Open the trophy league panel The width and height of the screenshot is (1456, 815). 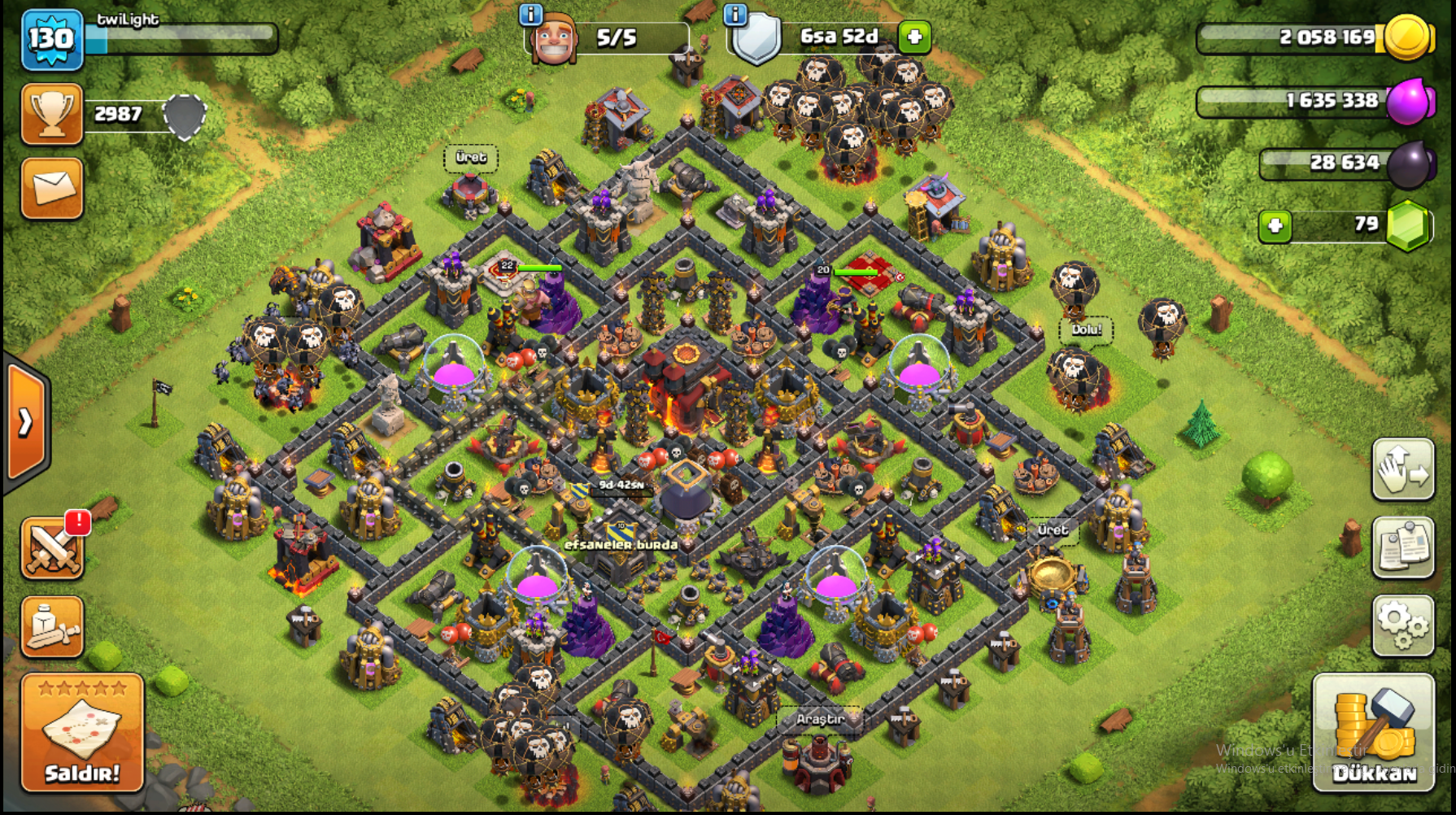52,114
